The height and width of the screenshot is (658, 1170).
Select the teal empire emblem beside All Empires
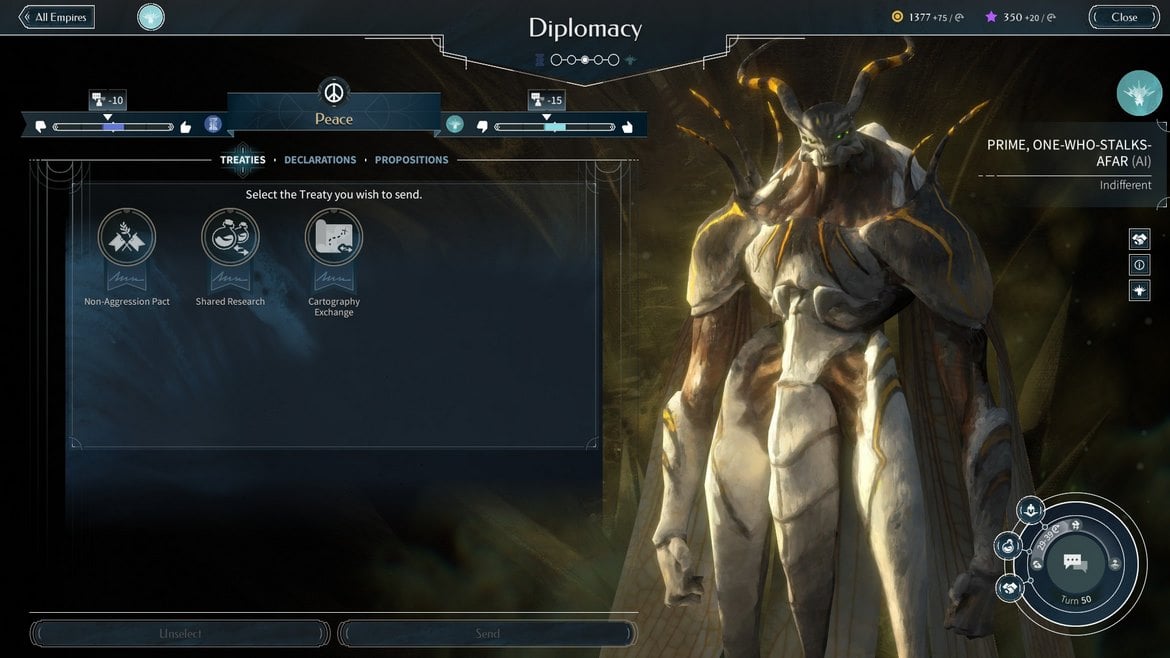[x=151, y=17]
